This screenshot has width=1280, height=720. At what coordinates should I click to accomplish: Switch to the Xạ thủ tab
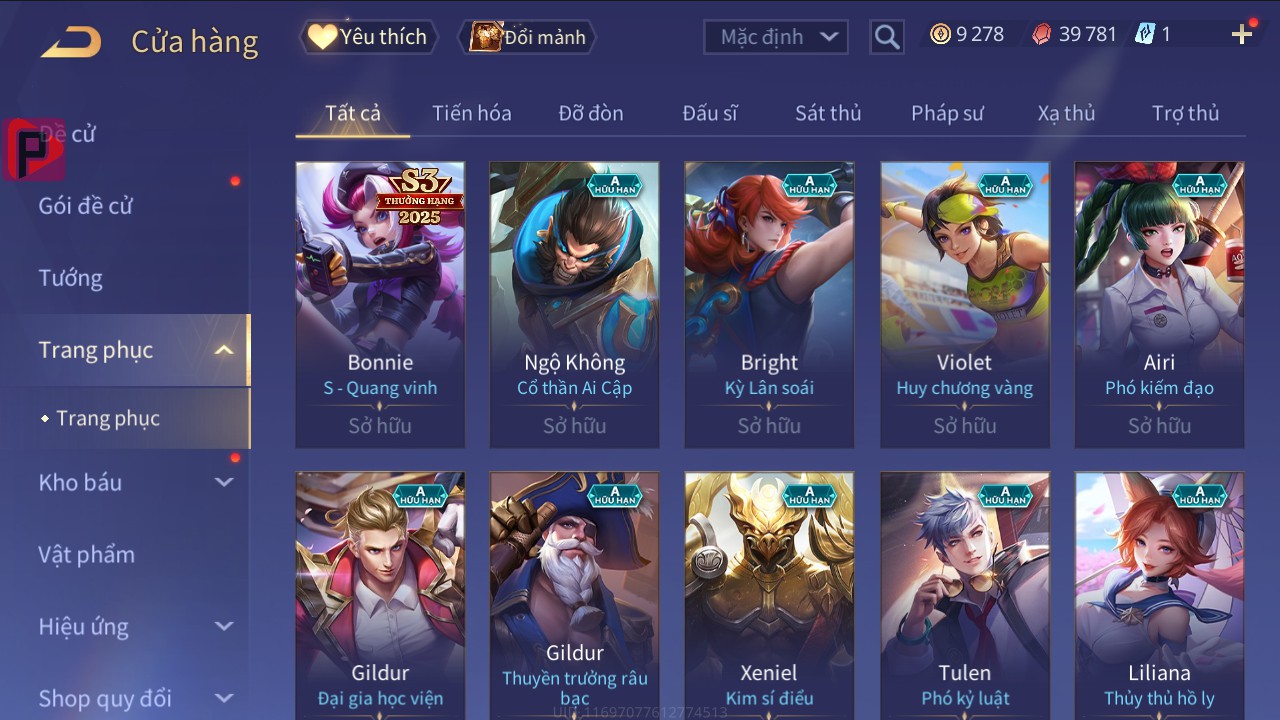pyautogui.click(x=1066, y=113)
